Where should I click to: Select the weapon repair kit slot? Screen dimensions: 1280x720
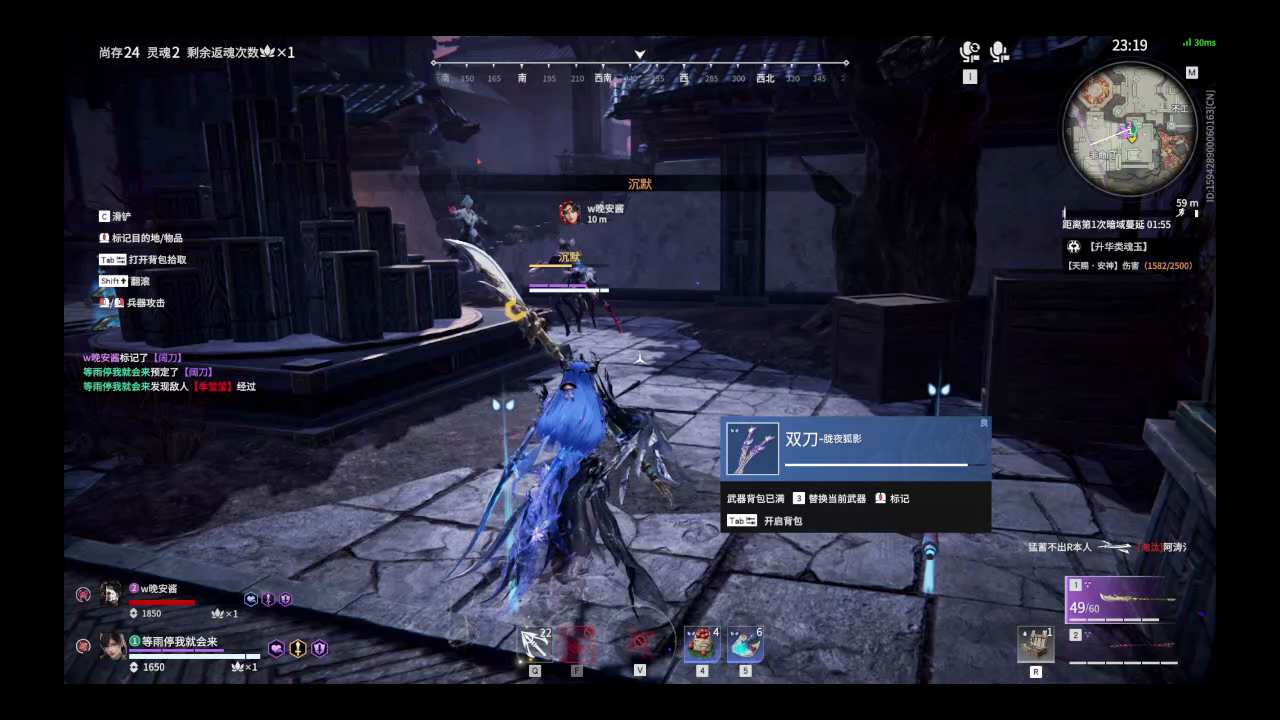[x=1035, y=645]
